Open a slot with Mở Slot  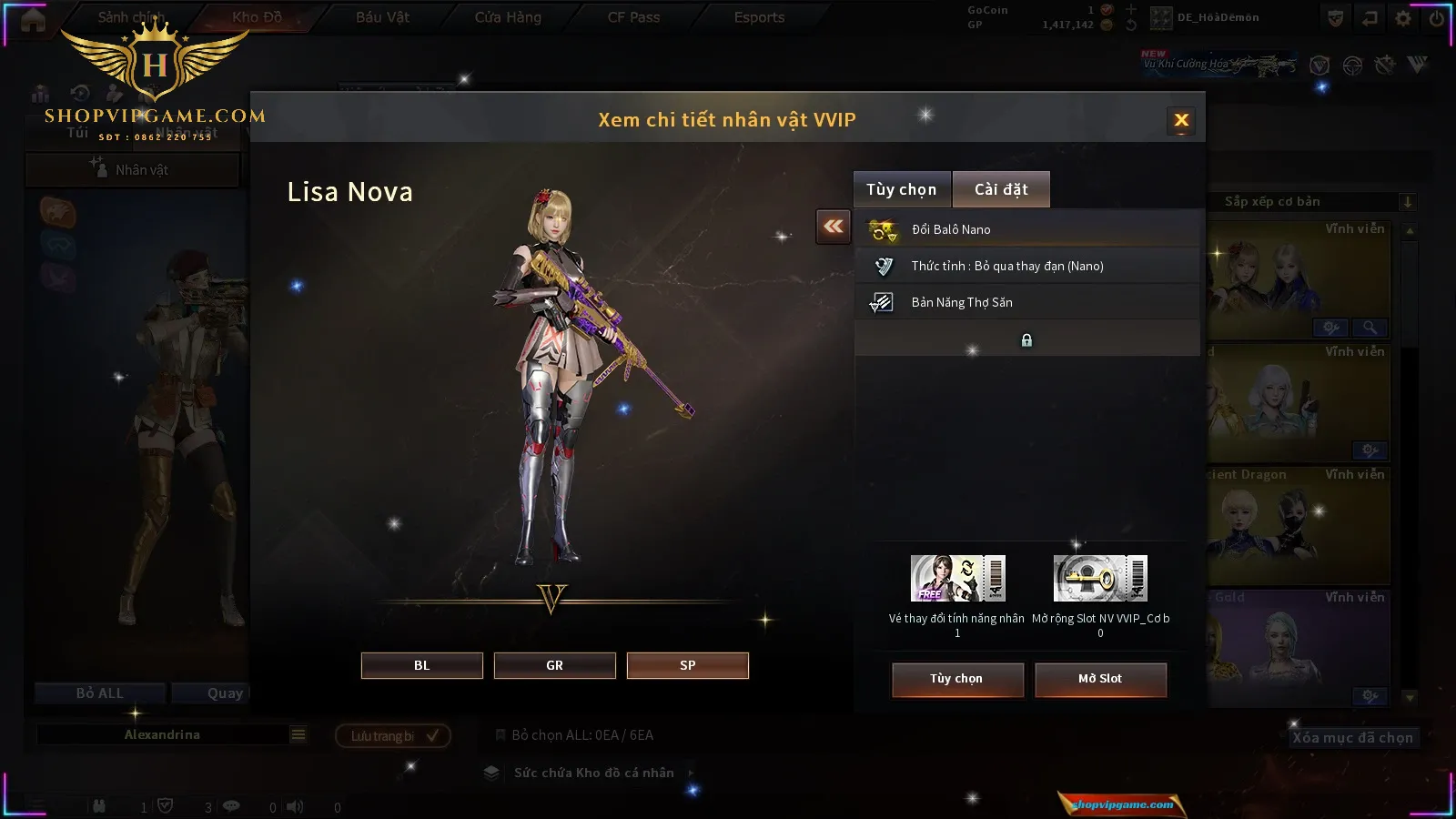1100,679
